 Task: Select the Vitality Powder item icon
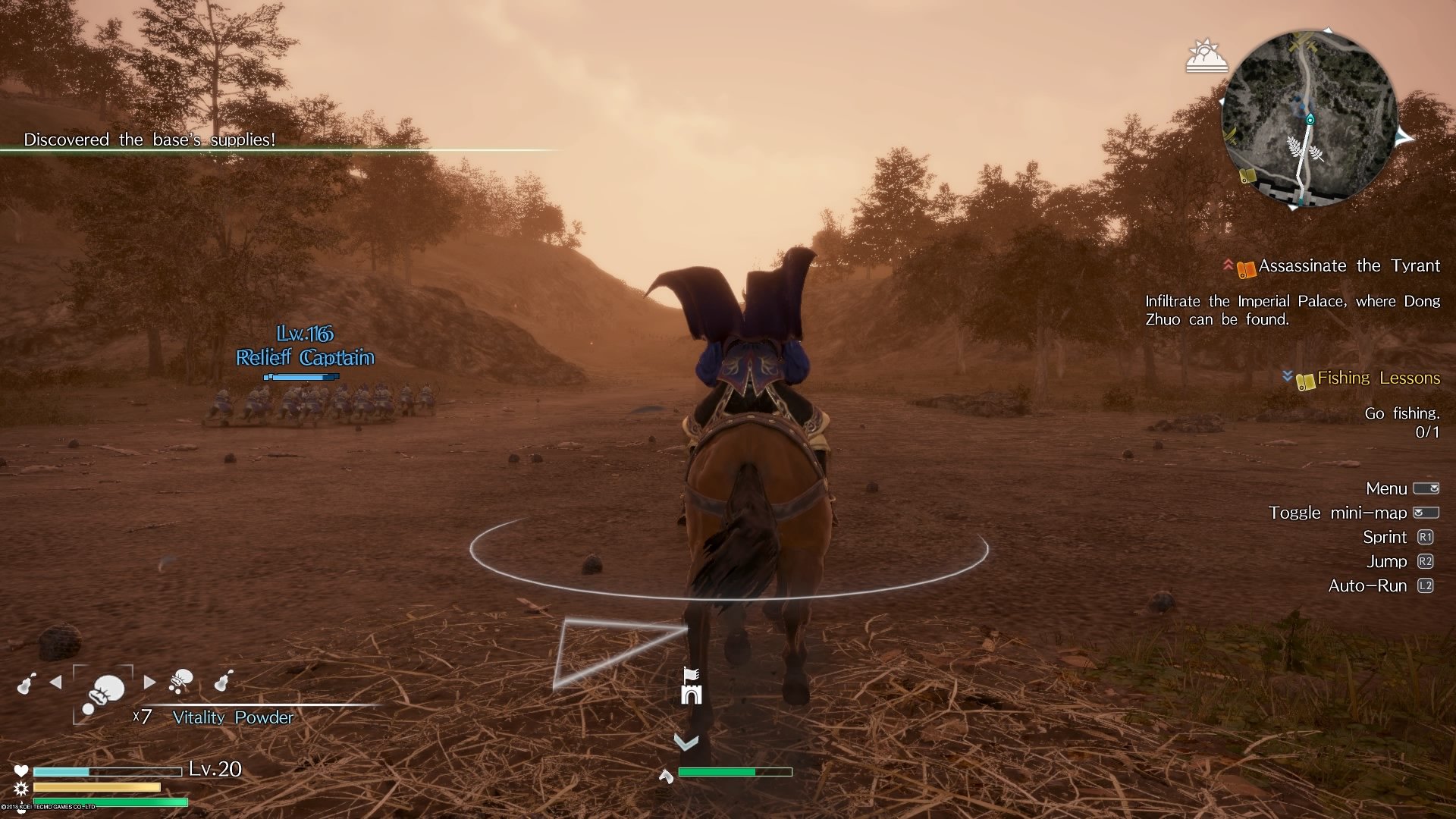pos(106,692)
